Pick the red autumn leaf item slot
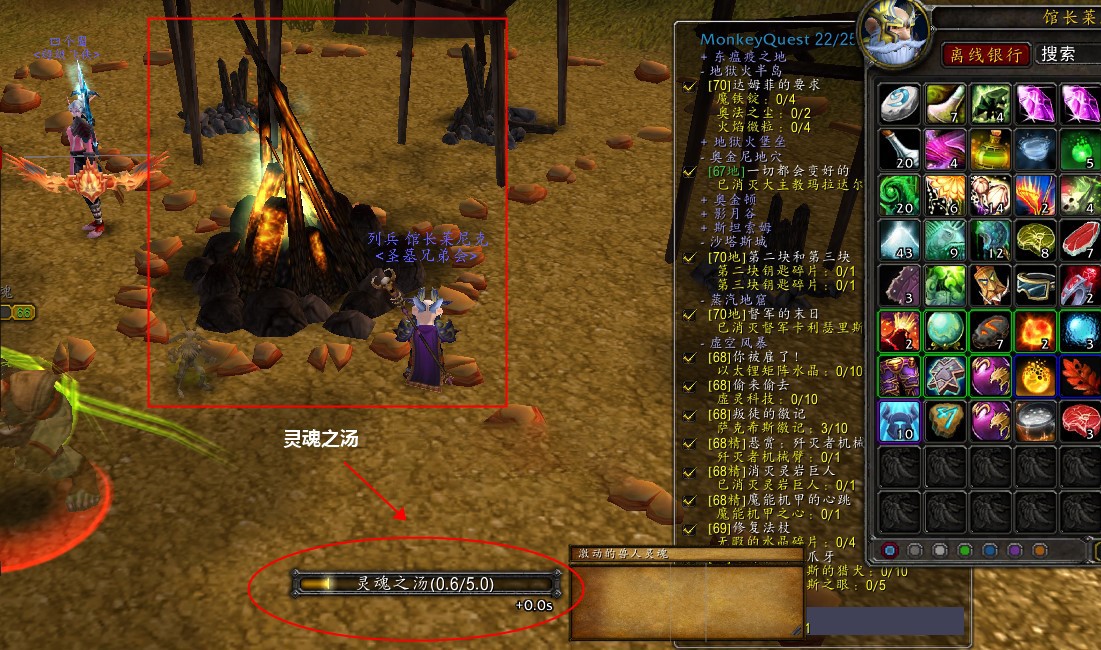The height and width of the screenshot is (650, 1101). tap(1080, 377)
